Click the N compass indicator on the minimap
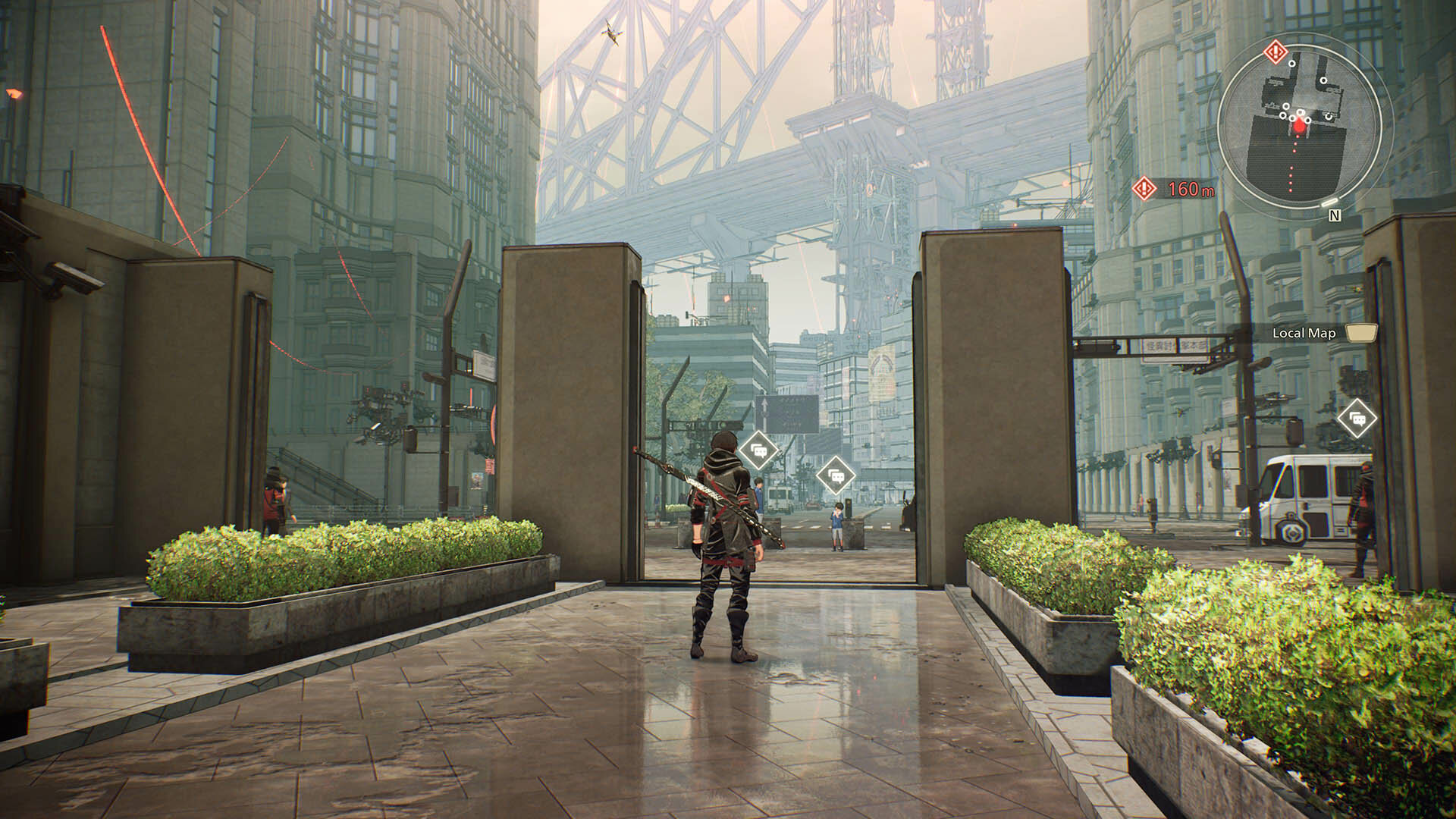The image size is (1456, 819). (x=1335, y=215)
